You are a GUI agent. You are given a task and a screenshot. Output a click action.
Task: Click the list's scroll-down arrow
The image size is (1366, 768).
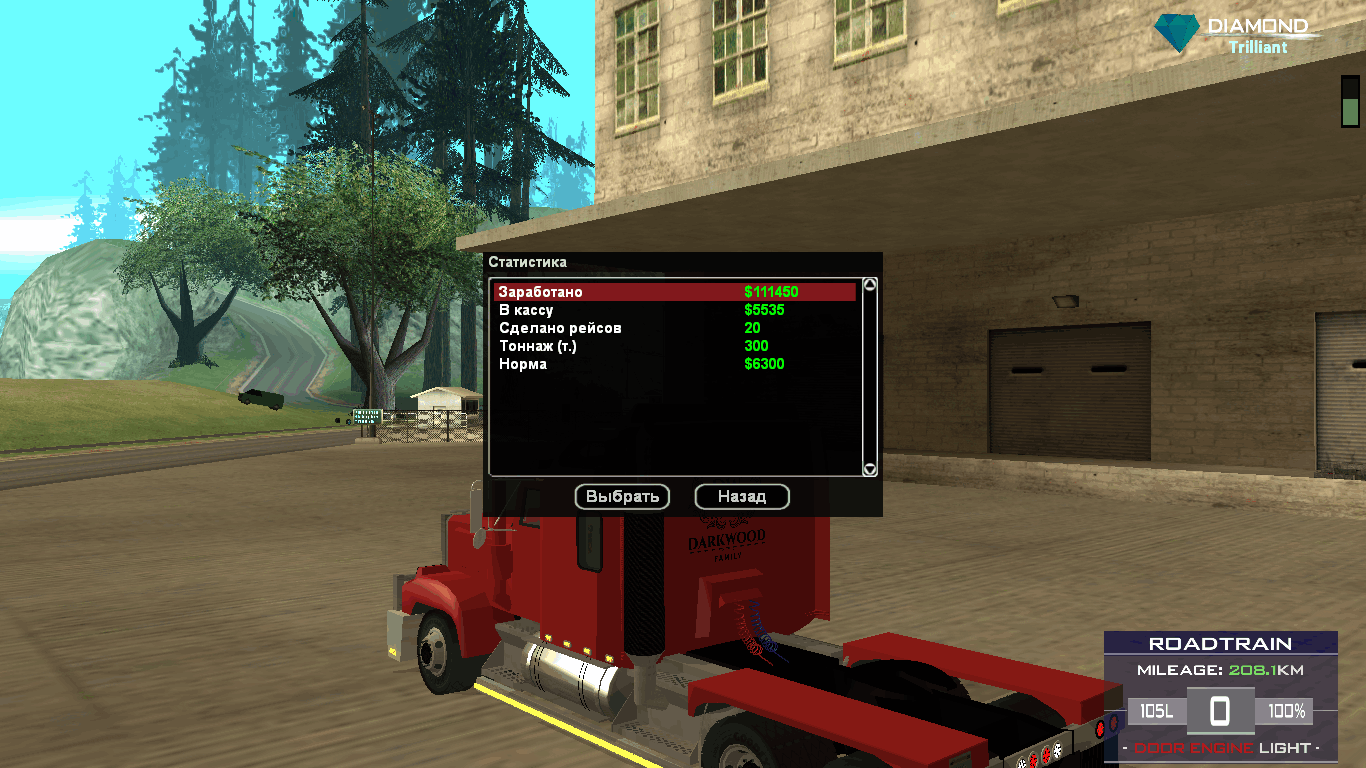870,469
